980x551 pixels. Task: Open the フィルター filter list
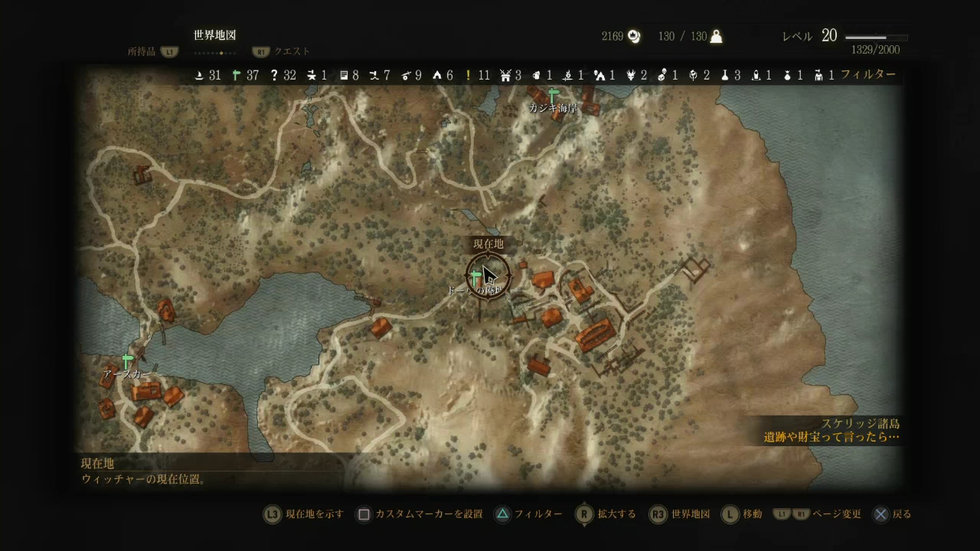(x=868, y=75)
